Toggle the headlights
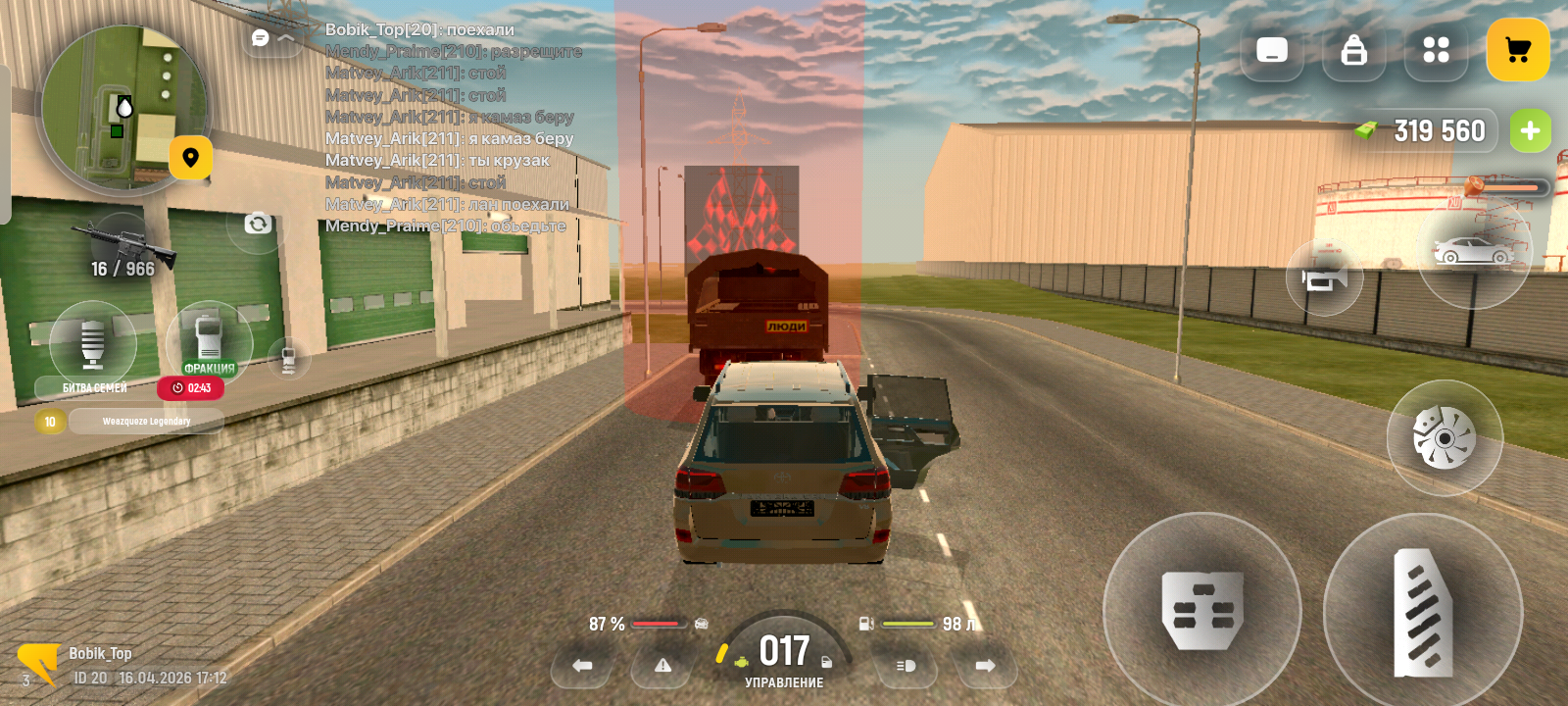Image resolution: width=1568 pixels, height=706 pixels. coord(906,666)
